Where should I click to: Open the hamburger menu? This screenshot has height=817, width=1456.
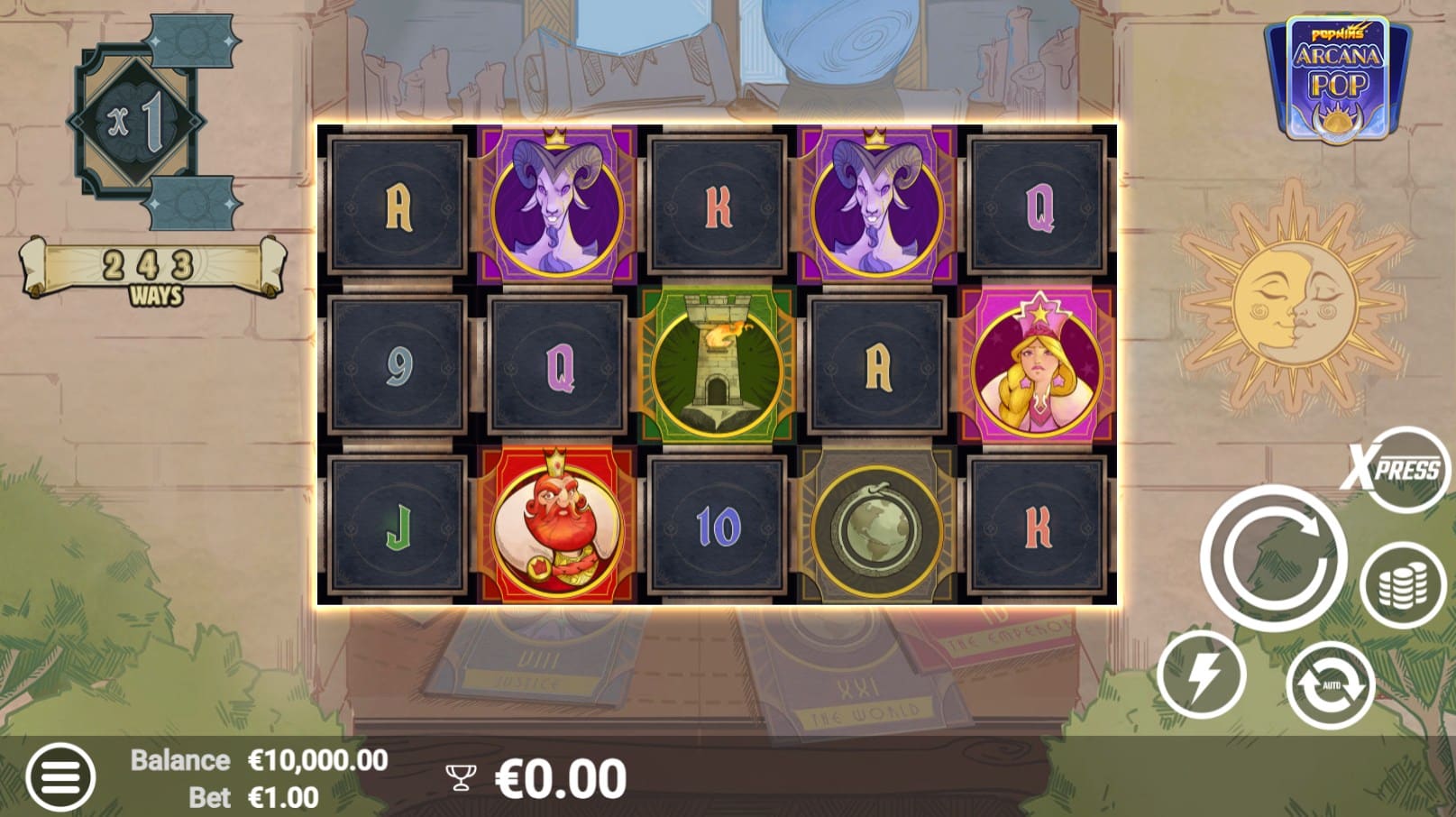(60, 776)
